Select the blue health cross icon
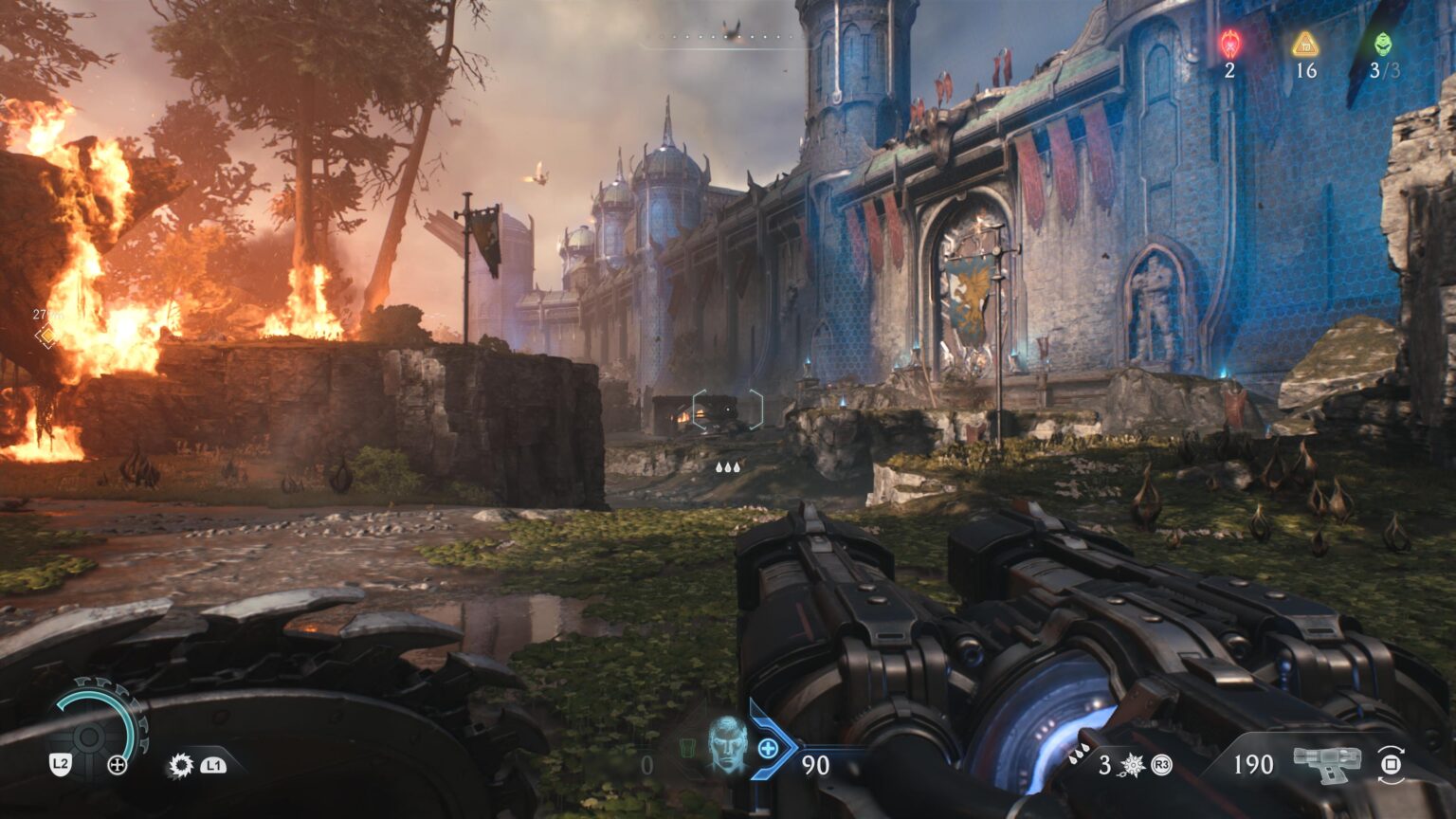 pyautogui.click(x=768, y=749)
